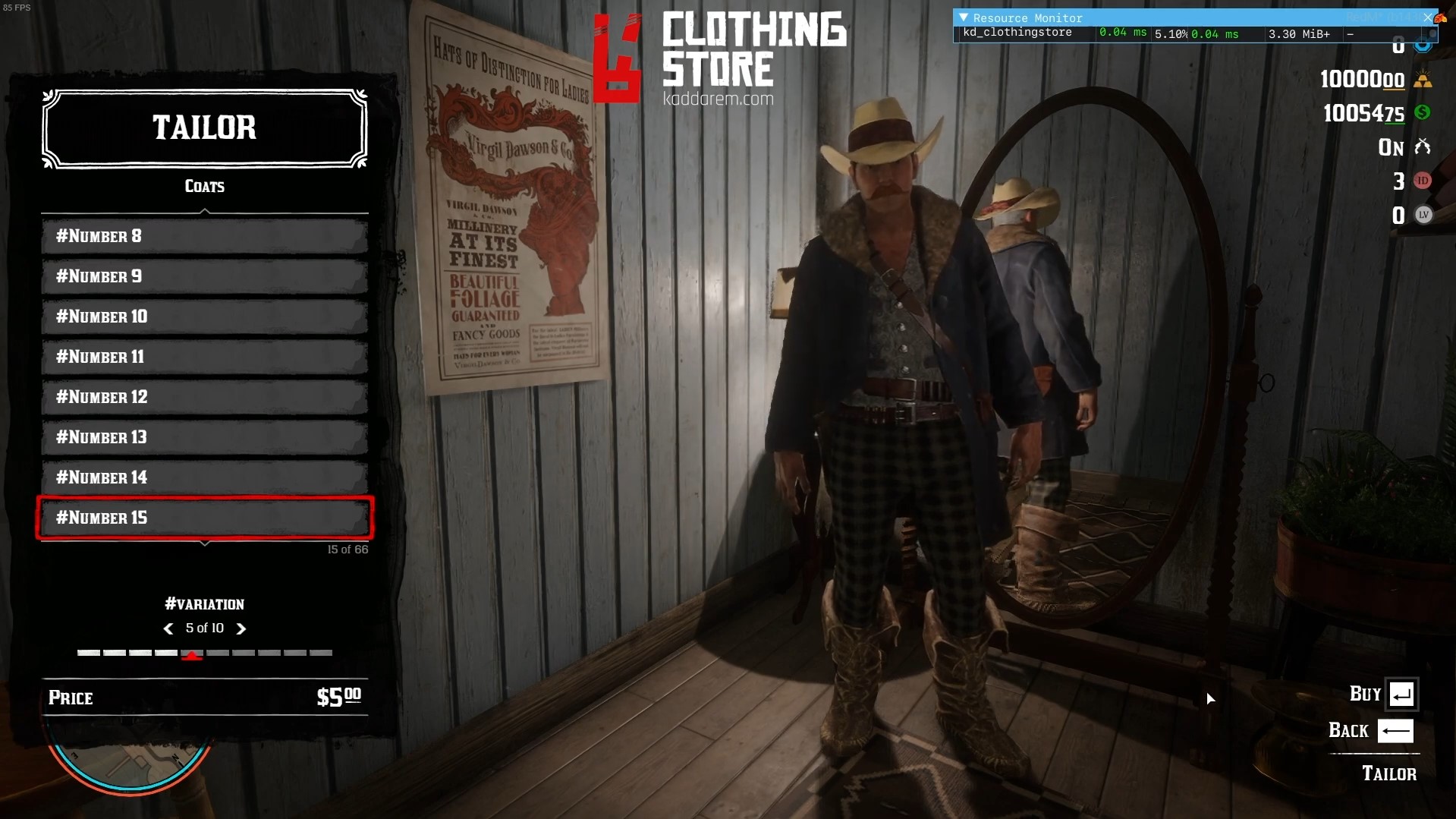Advance to the next coat variation

[241, 628]
